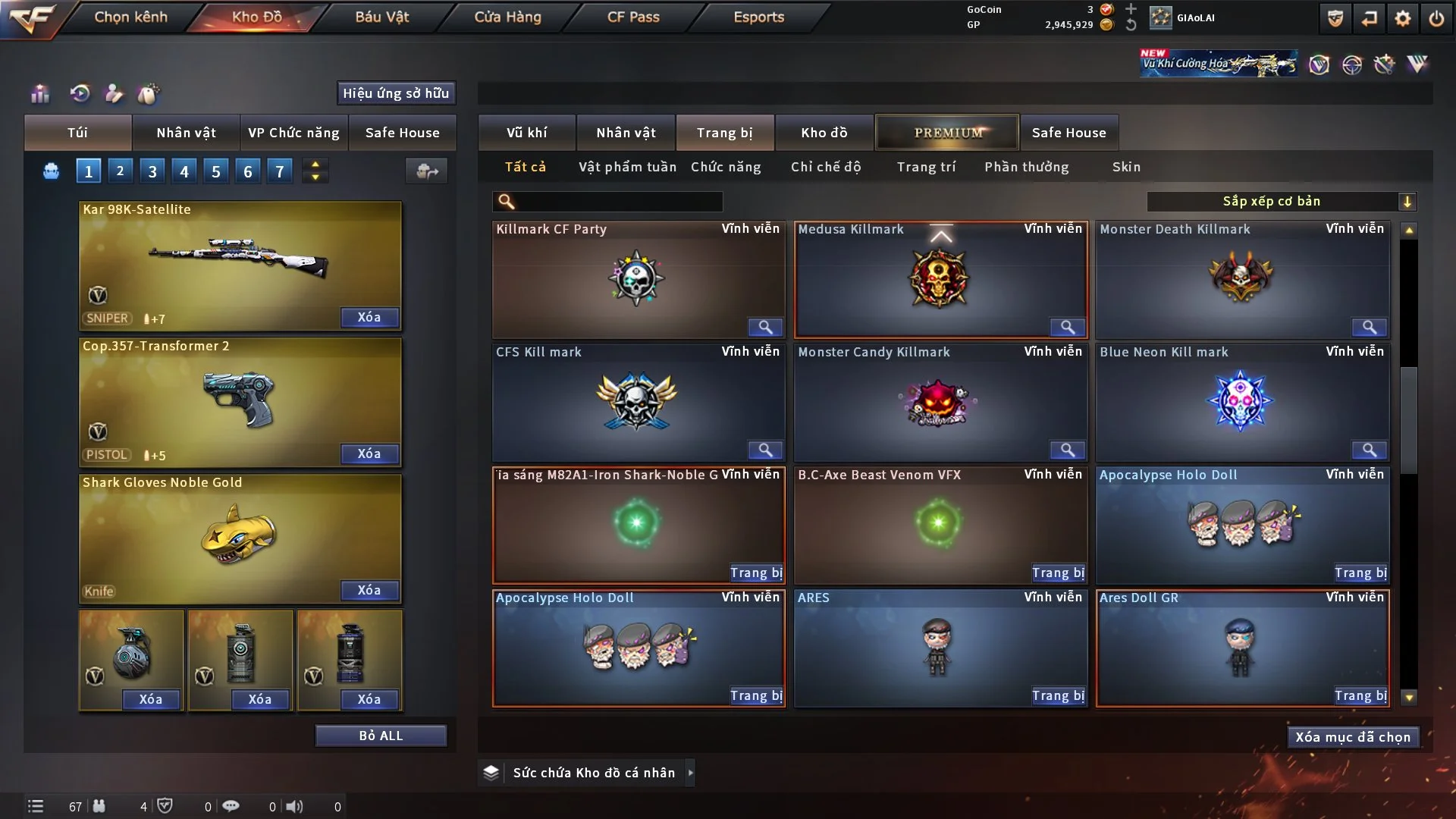Image resolution: width=1456 pixels, height=819 pixels.
Task: Show the Skin filter category
Action: click(x=1126, y=167)
